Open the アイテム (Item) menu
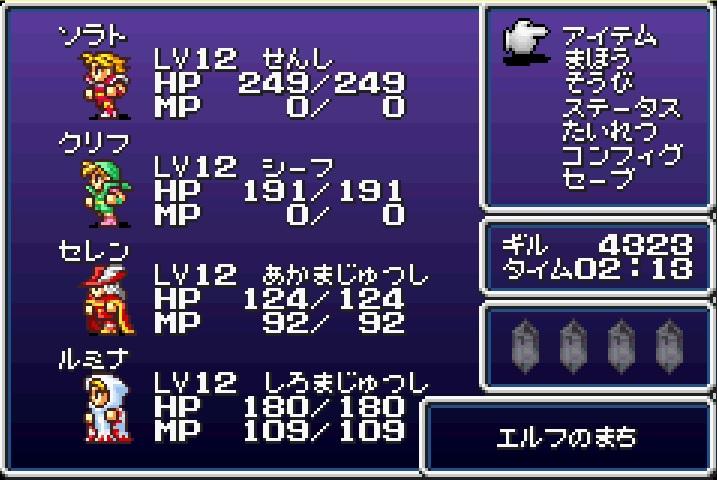Viewport: 717px width, 480px height. coord(608,37)
